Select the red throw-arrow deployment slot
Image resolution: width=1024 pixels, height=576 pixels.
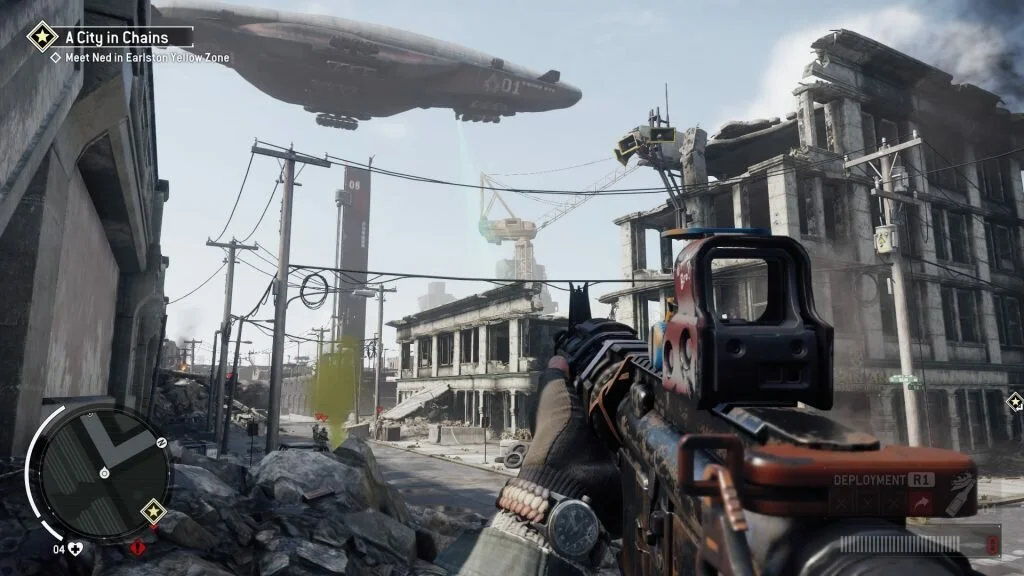(x=920, y=502)
